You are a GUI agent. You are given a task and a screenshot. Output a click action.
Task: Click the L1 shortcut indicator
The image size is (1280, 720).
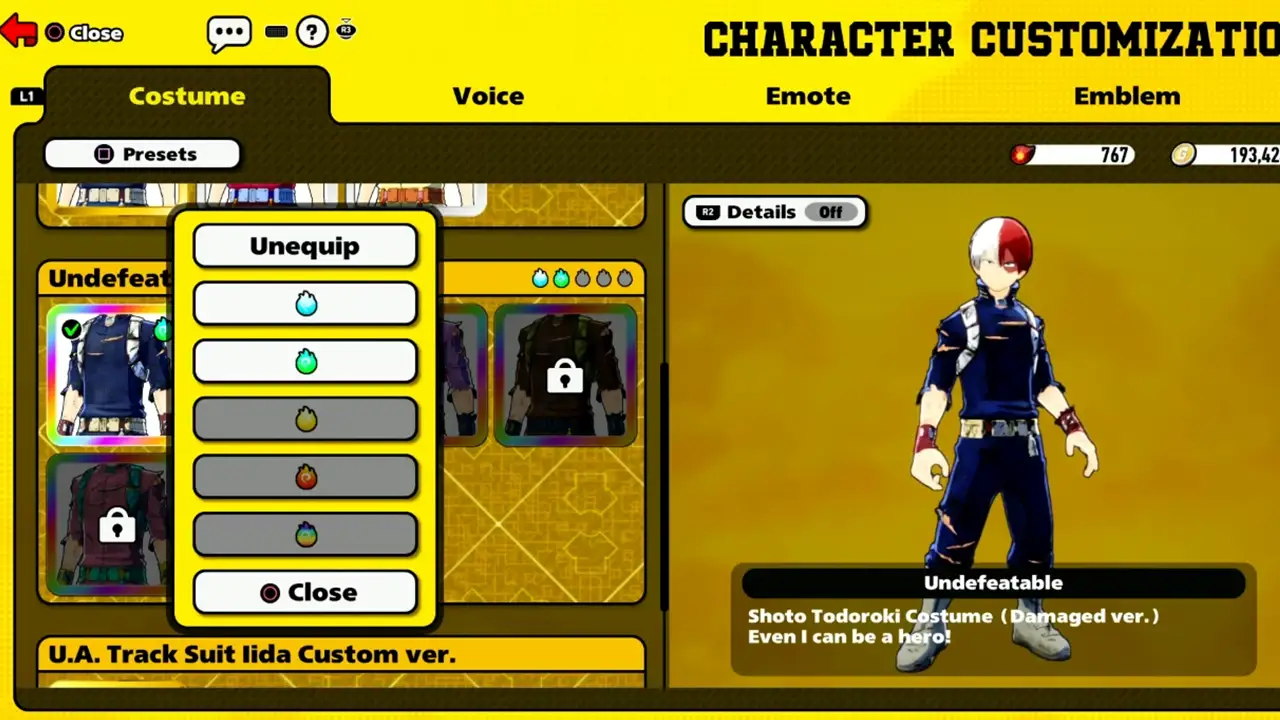[x=26, y=95]
